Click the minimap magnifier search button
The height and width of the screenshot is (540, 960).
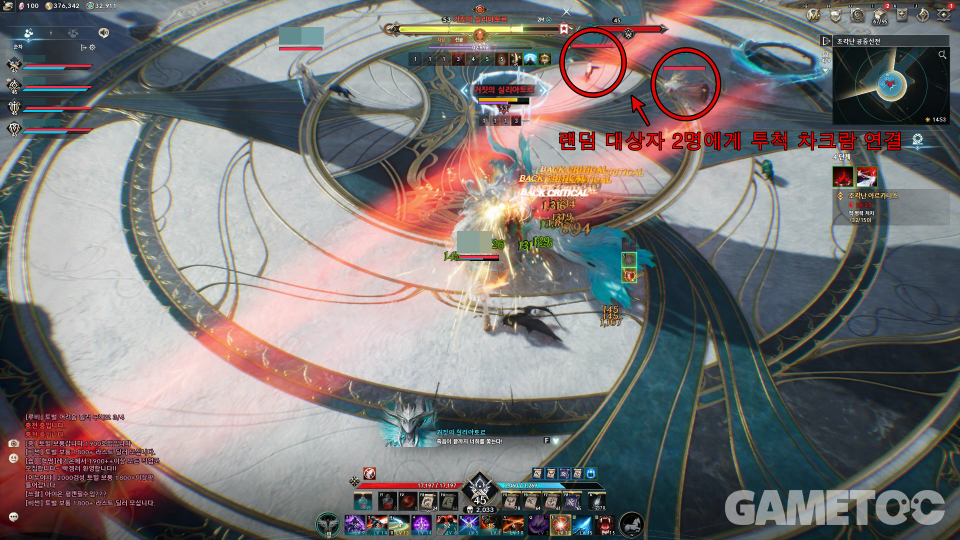point(942,56)
